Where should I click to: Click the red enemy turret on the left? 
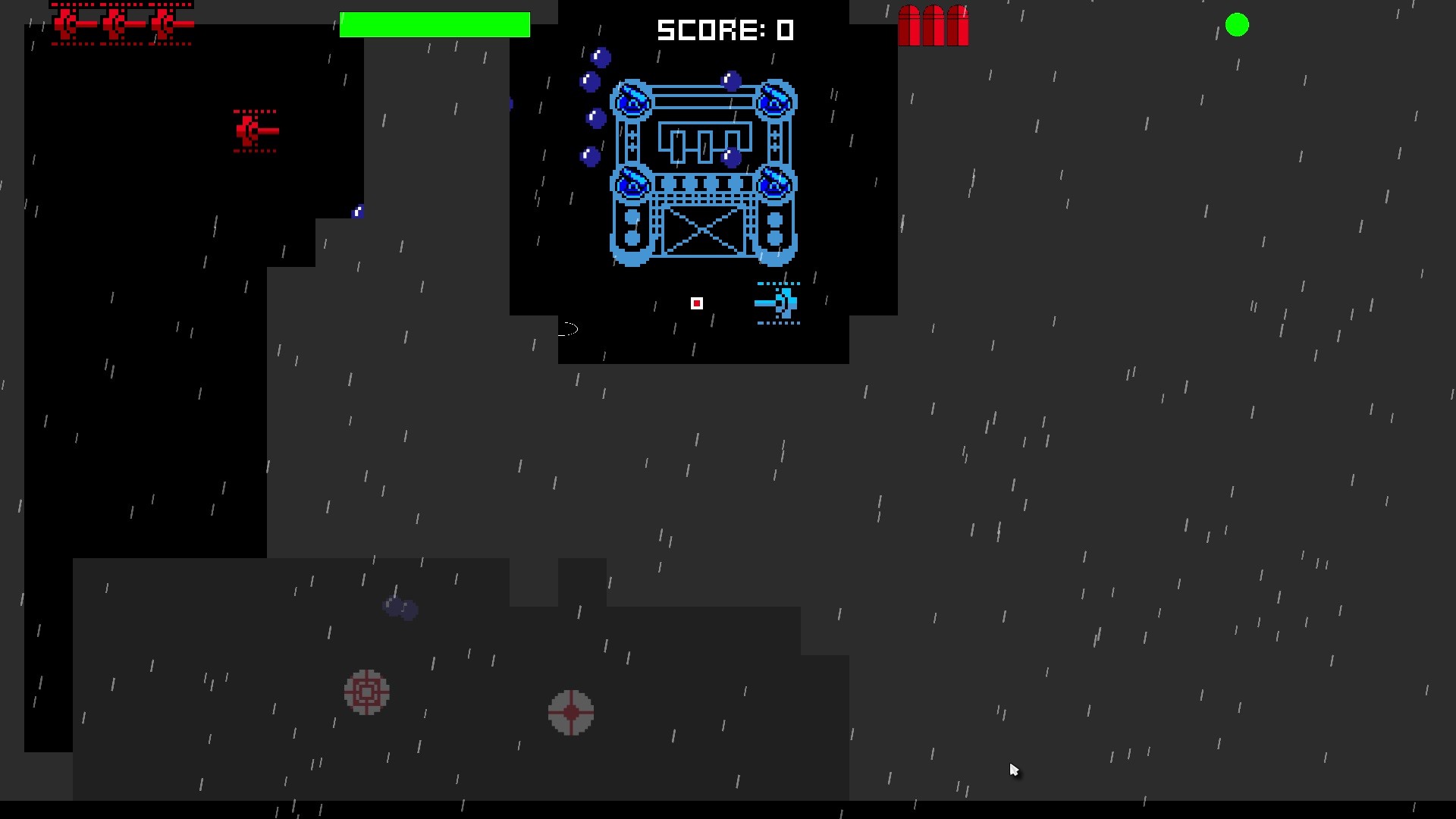(x=252, y=130)
